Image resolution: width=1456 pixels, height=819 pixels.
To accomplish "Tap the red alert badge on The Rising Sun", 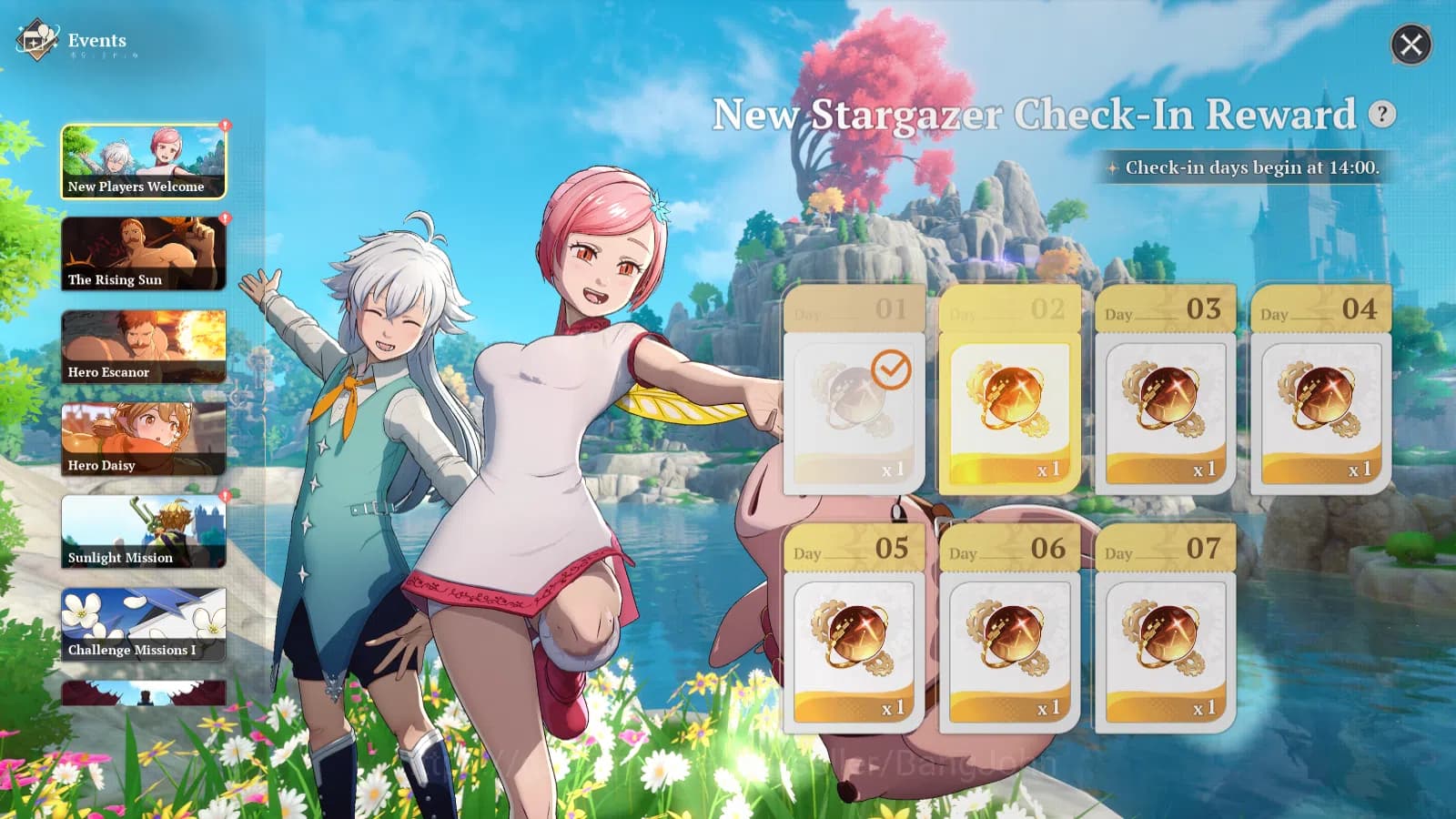I will click(224, 218).
